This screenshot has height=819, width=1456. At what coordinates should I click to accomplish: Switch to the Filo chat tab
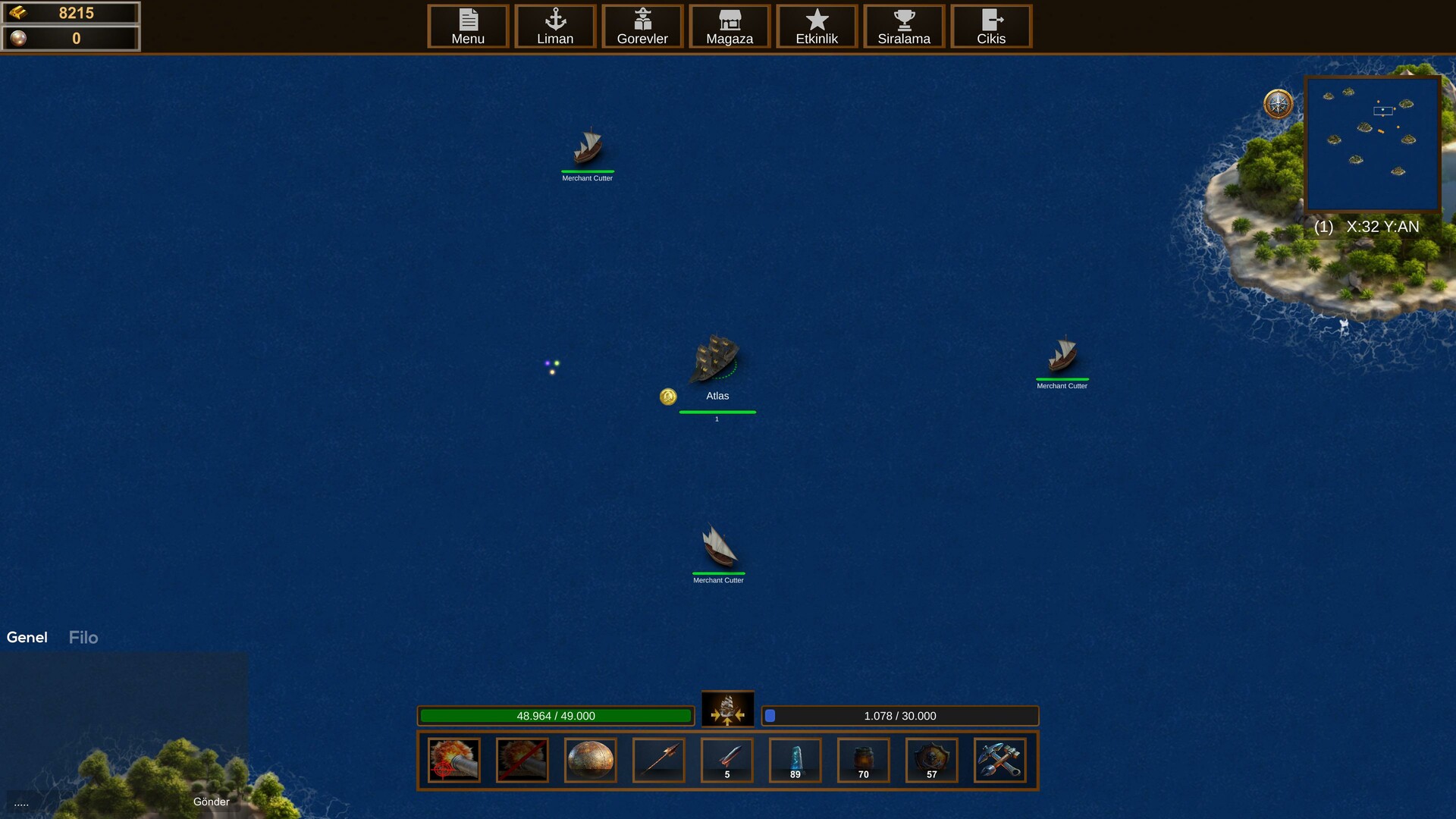pos(83,637)
